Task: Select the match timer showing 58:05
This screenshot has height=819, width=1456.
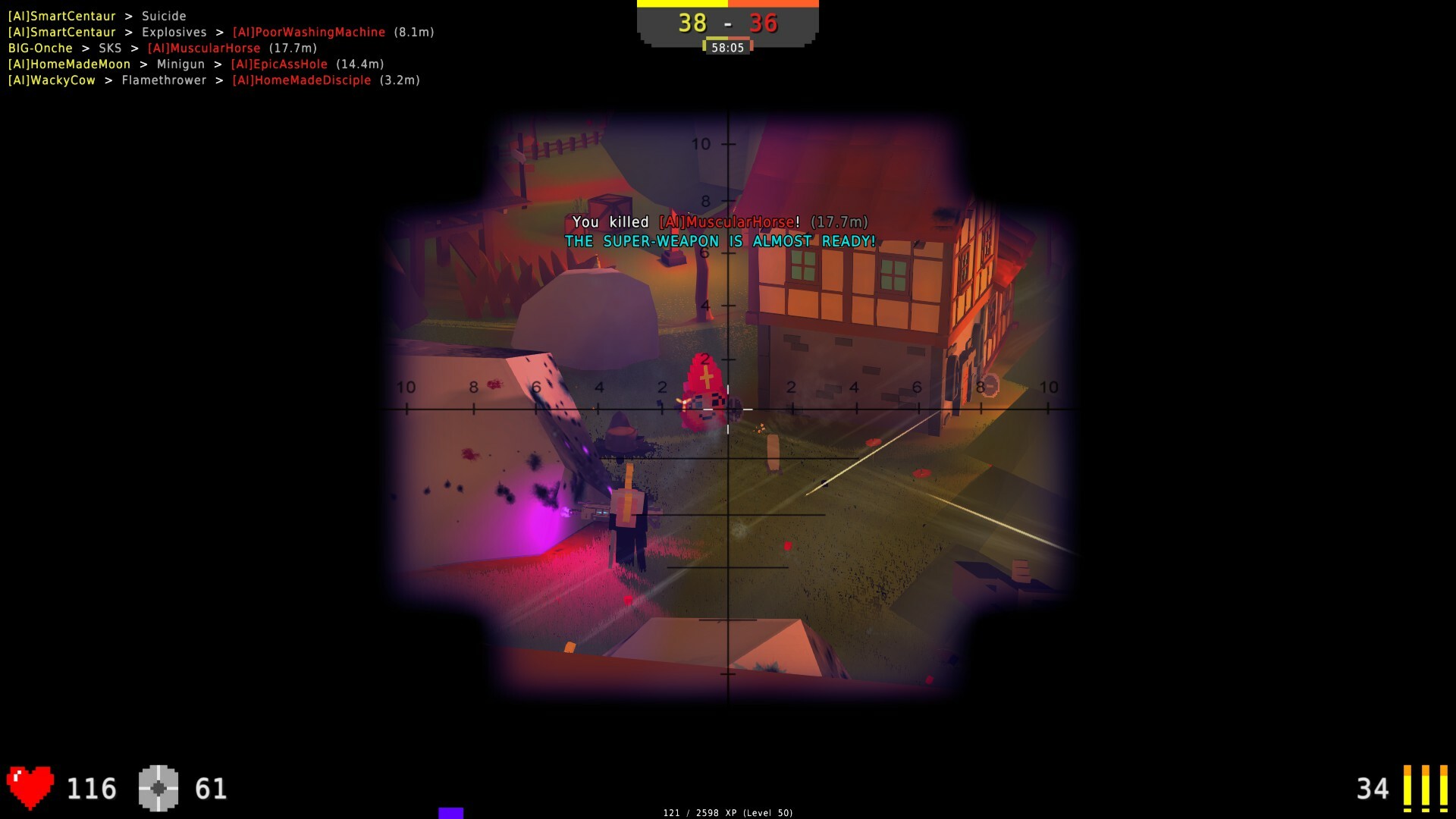Action: (x=727, y=47)
